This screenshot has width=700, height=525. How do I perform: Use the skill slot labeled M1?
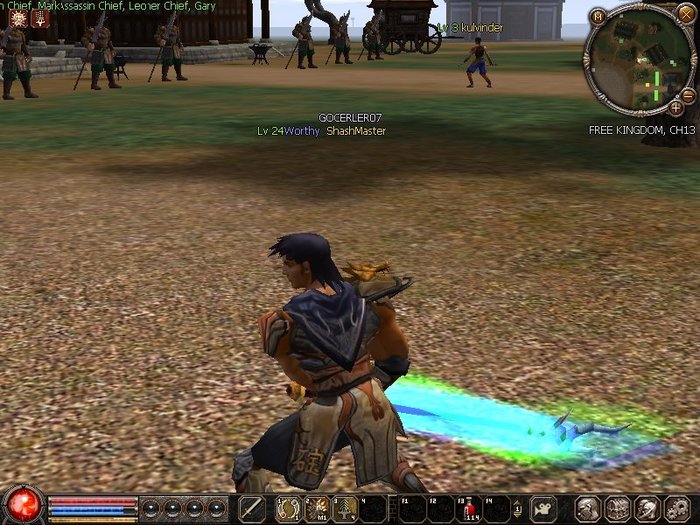(x=316, y=508)
